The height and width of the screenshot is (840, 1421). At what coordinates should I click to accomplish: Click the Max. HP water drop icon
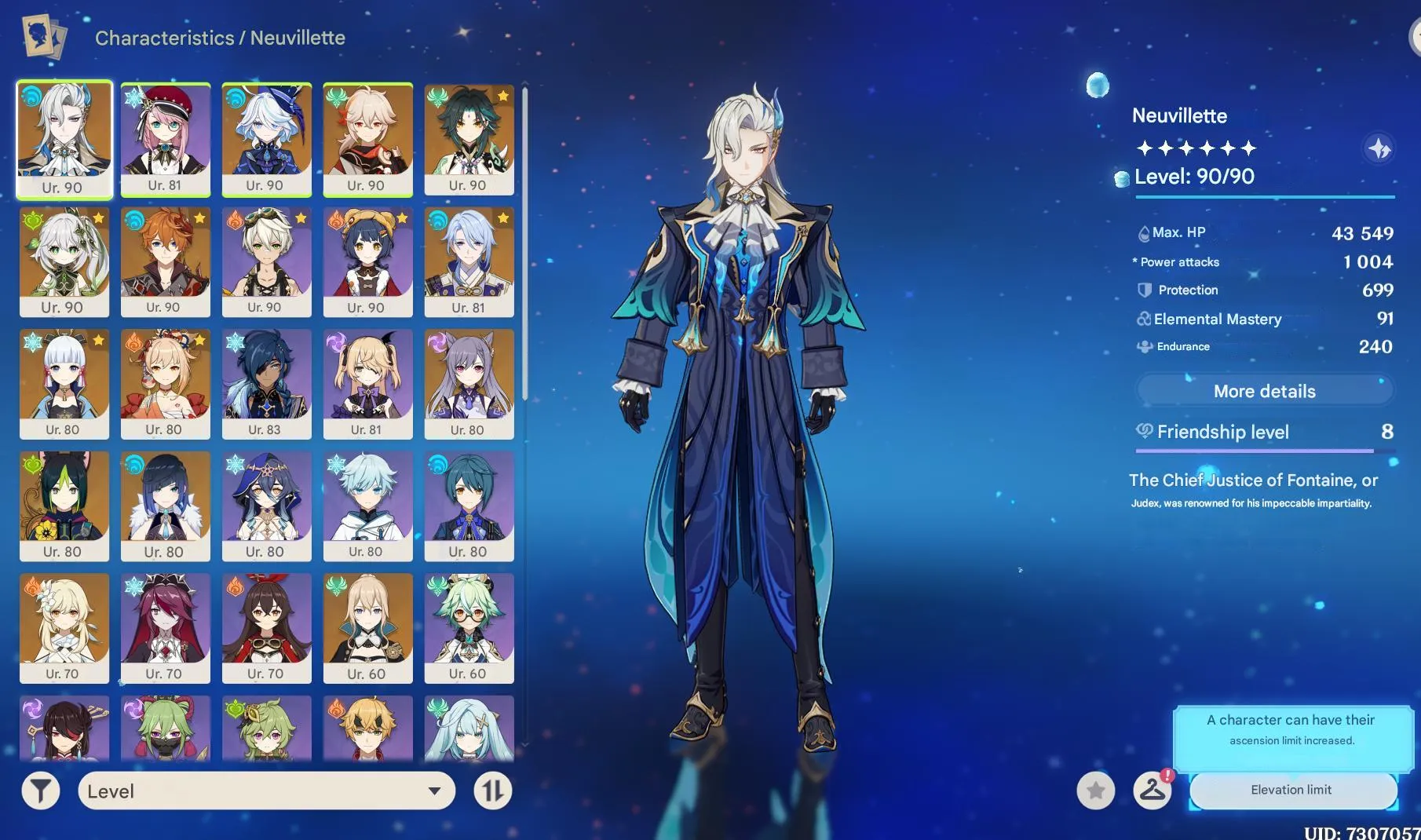coord(1143,232)
